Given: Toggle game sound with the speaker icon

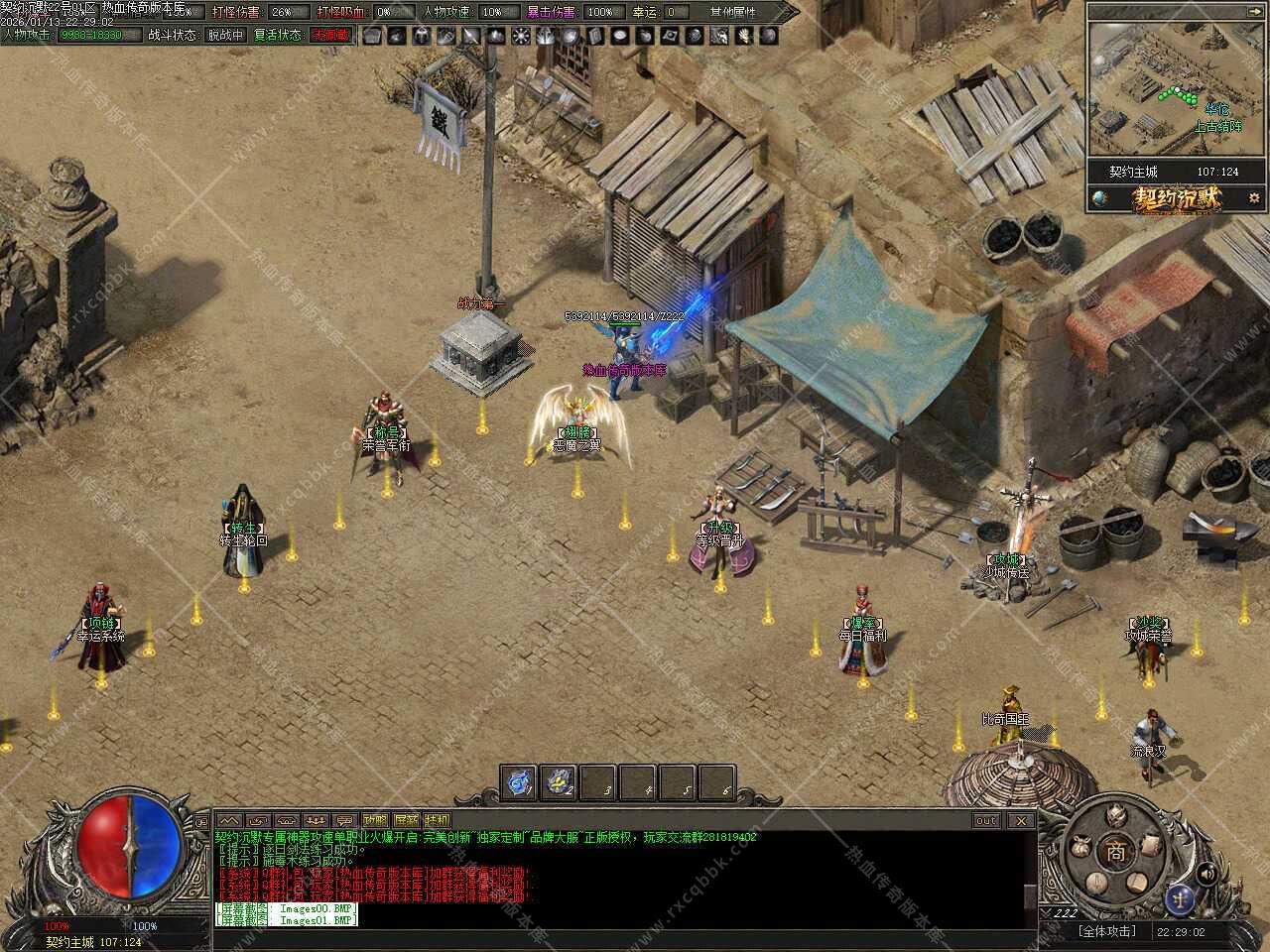Looking at the screenshot, I should pos(1206,873).
